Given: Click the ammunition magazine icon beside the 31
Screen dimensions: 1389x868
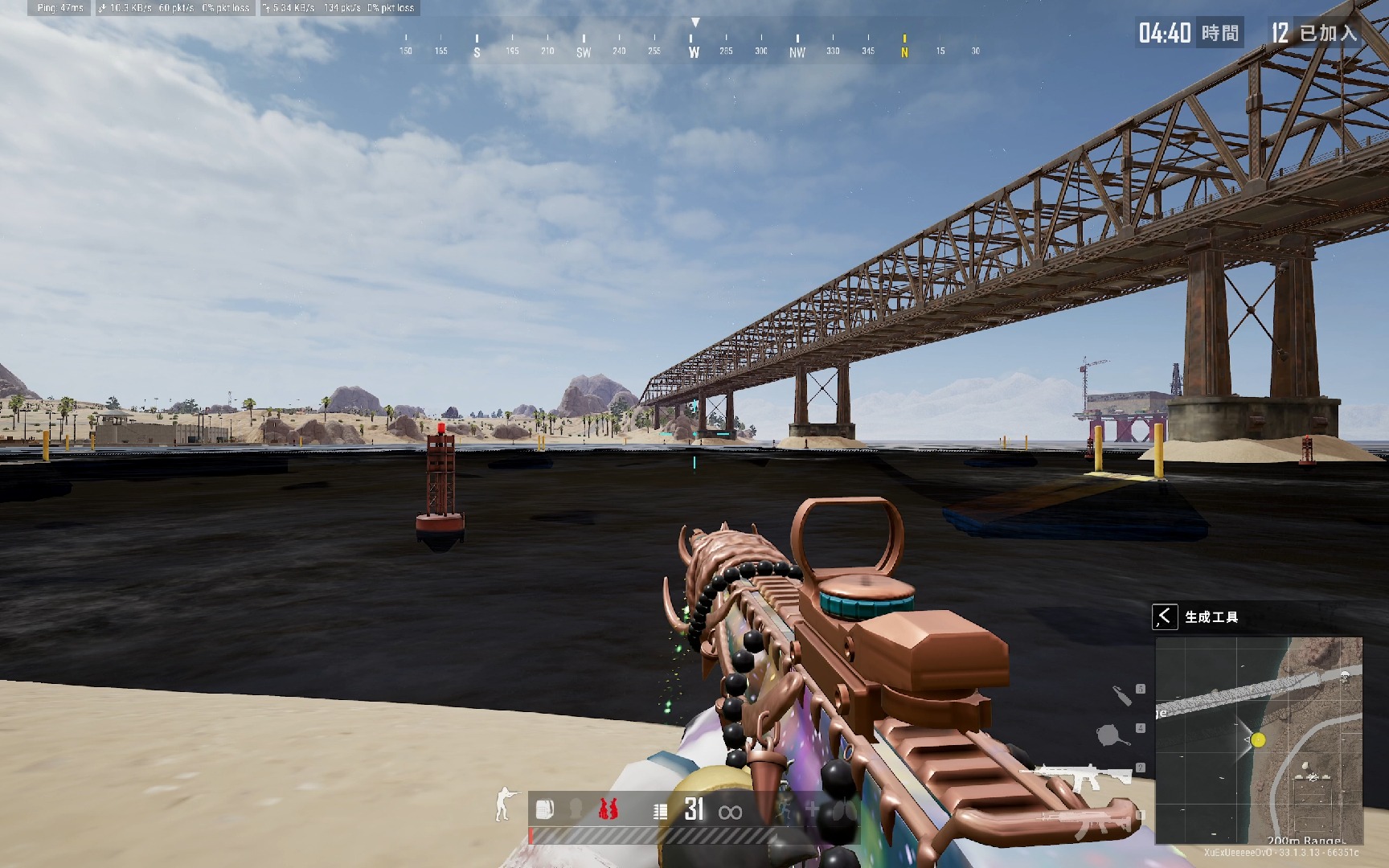Looking at the screenshot, I should coord(660,810).
